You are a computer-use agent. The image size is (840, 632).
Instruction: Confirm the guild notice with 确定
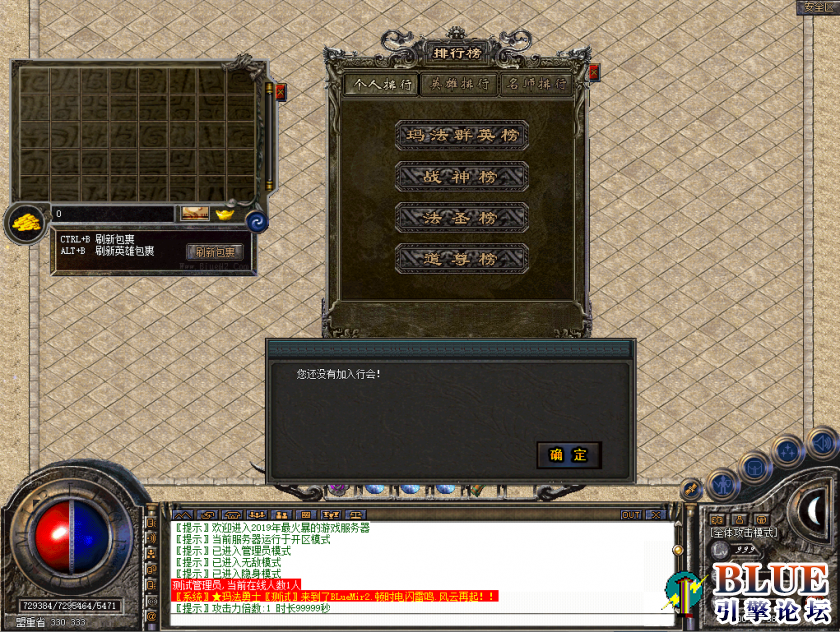point(568,455)
